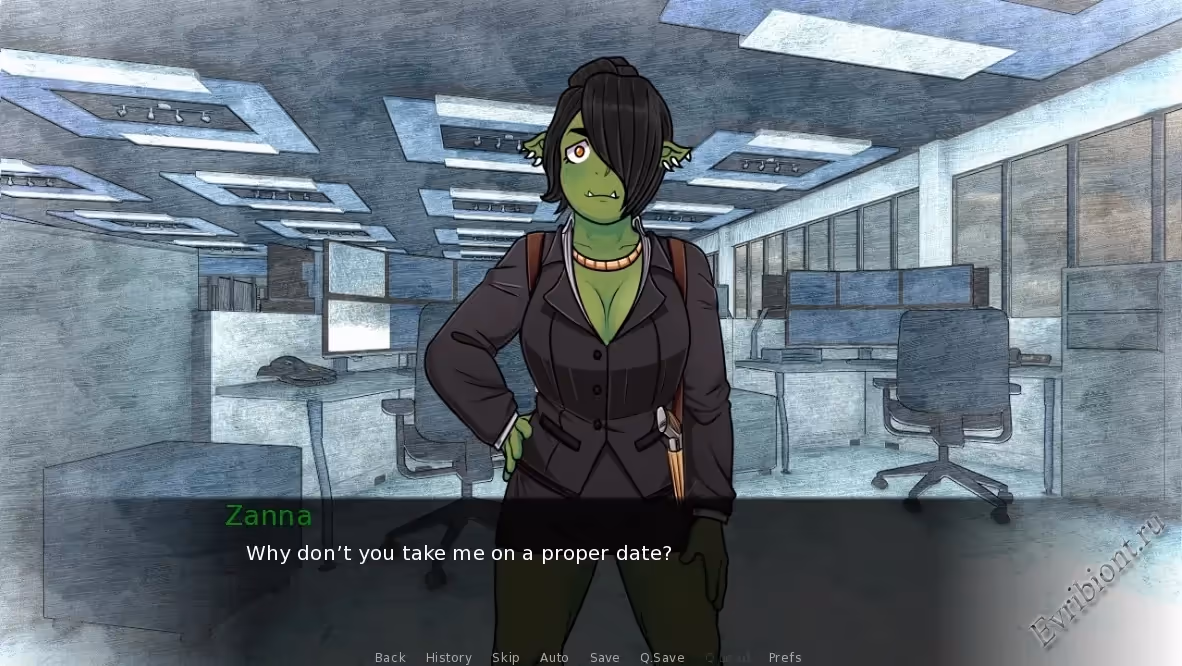
Task: Open the Save game screen
Action: 604,657
